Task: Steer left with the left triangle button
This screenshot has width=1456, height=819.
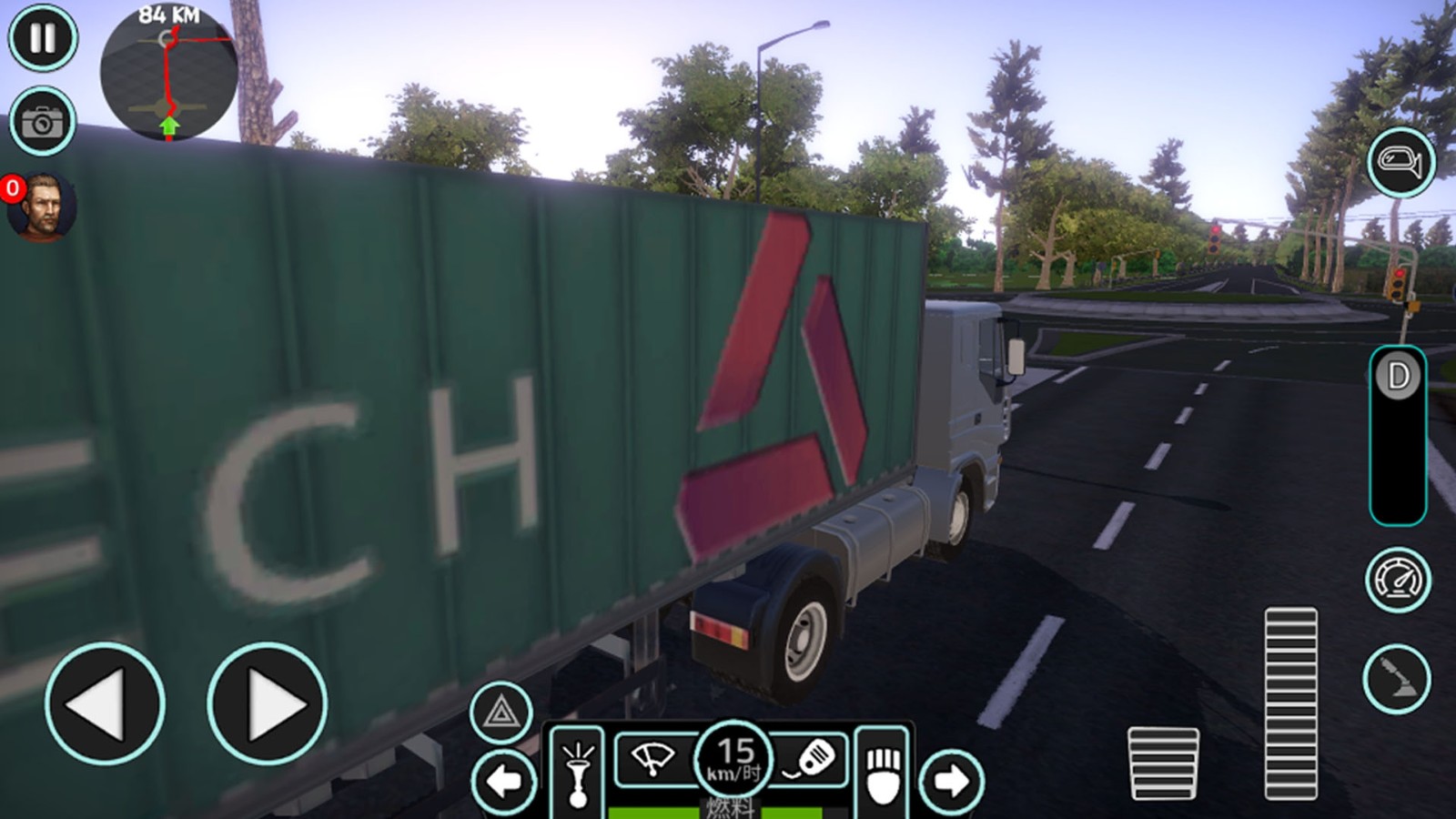Action: 105,703
